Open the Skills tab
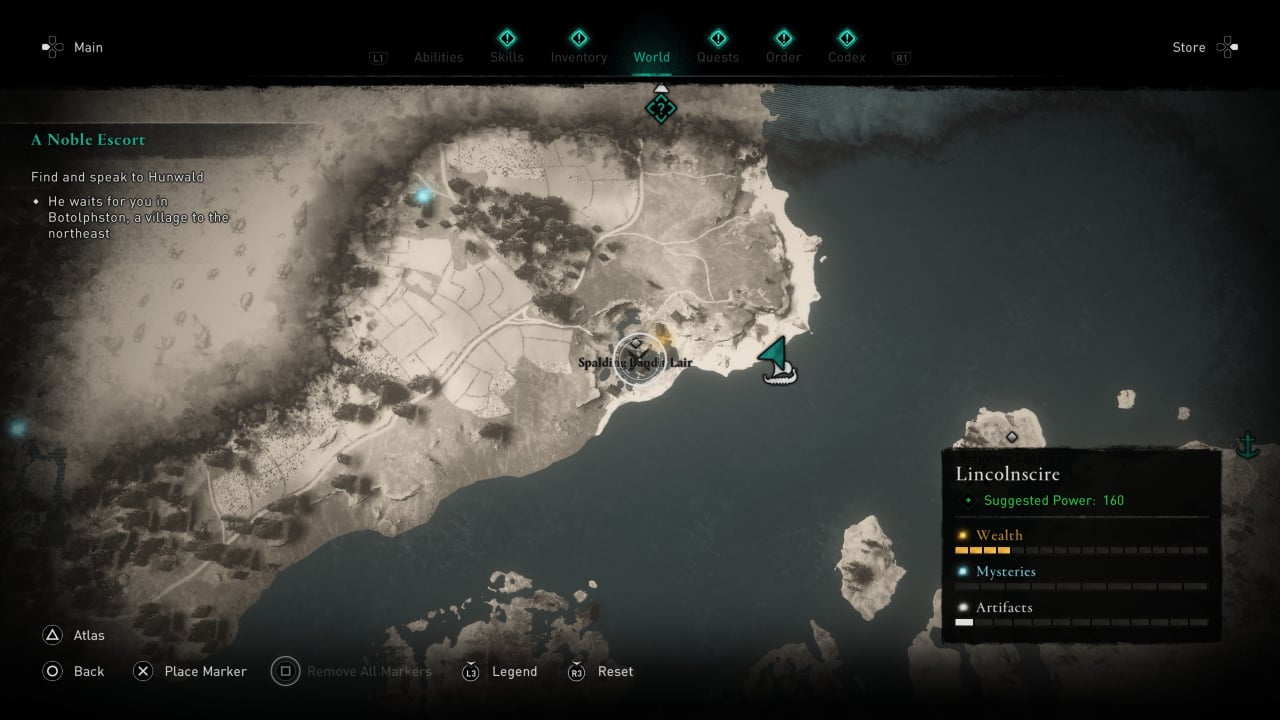The height and width of the screenshot is (720, 1280). [507, 57]
